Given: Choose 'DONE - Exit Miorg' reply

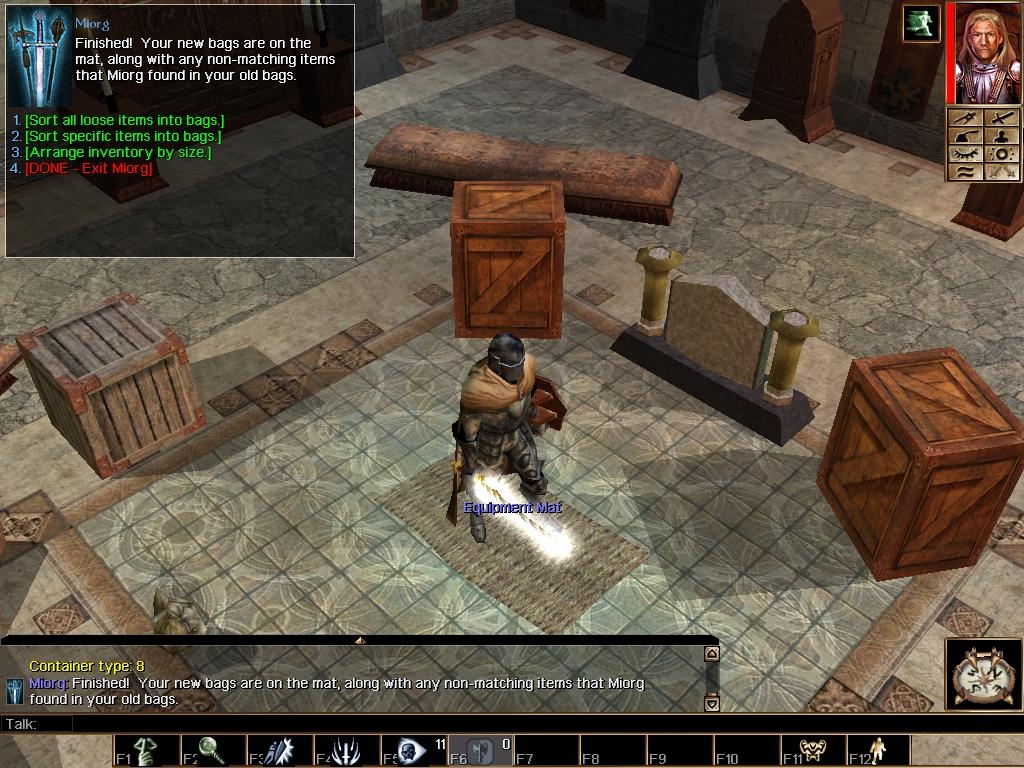Looking at the screenshot, I should click(89, 168).
